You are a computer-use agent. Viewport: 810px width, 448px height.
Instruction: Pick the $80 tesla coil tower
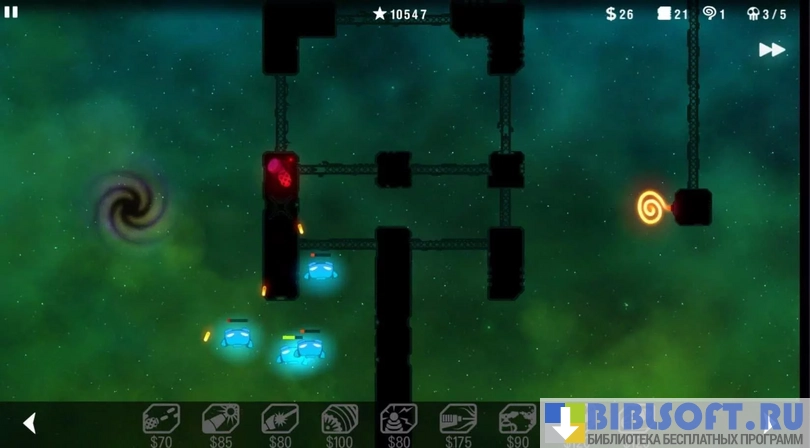[x=399, y=420]
